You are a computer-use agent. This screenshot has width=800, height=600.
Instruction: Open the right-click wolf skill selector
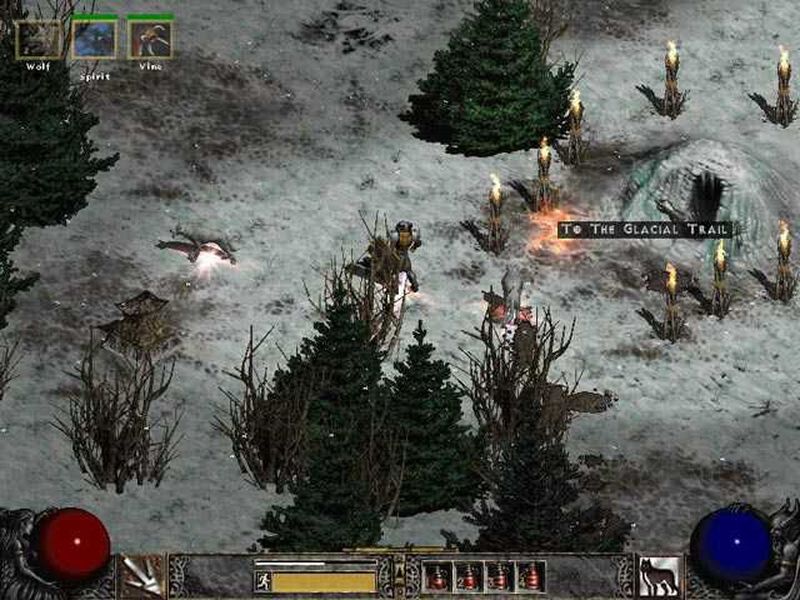point(658,577)
